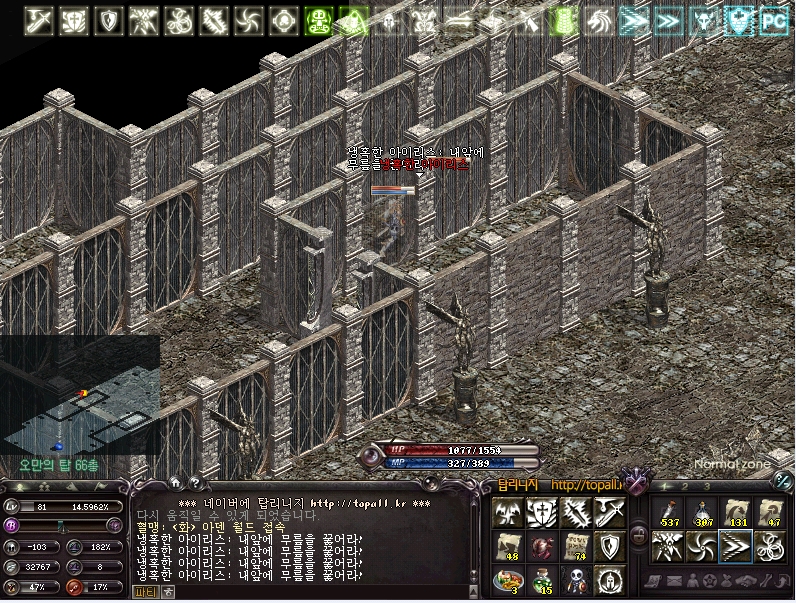796x603 pixels.
Task: Use the food plate item with count 3
Action: coord(508,580)
